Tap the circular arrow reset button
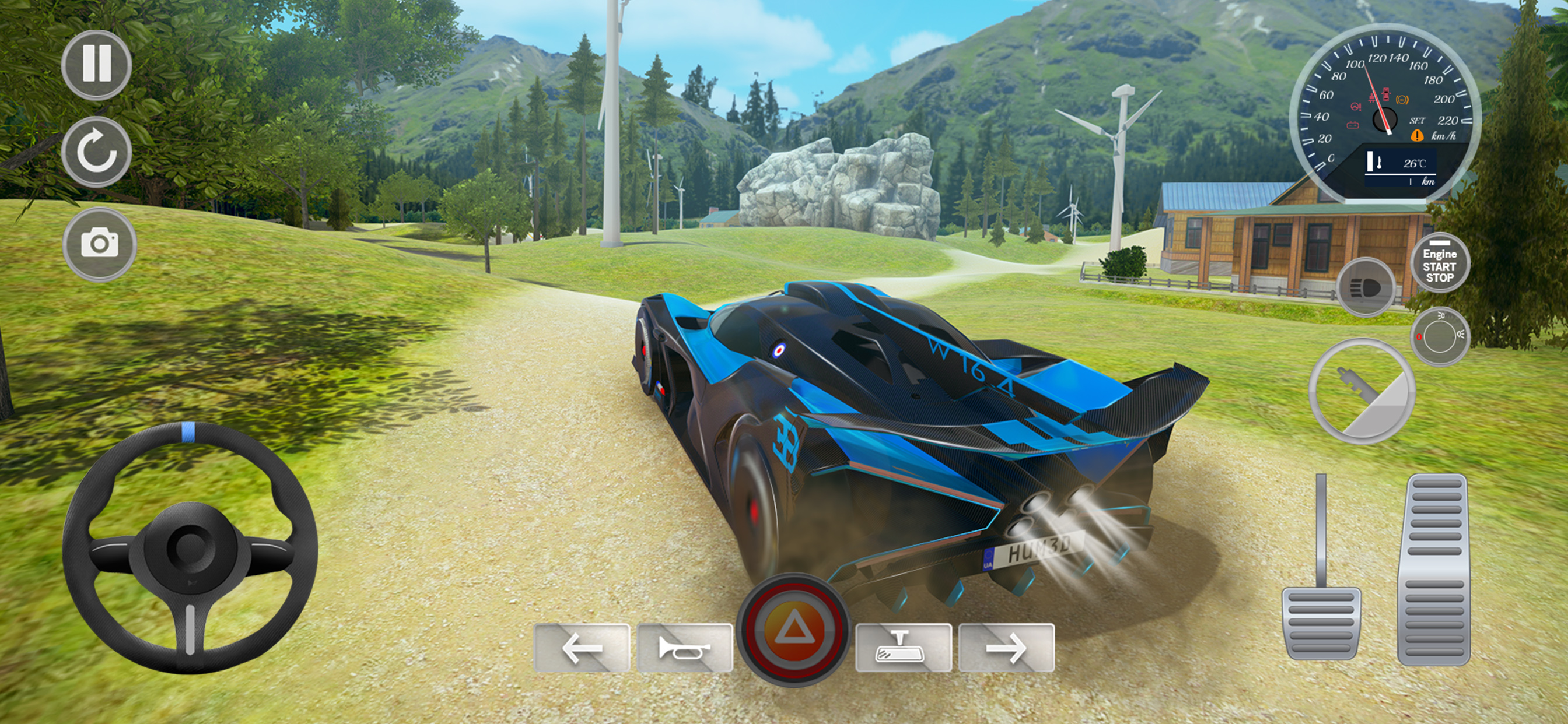The image size is (1568, 724). (96, 152)
